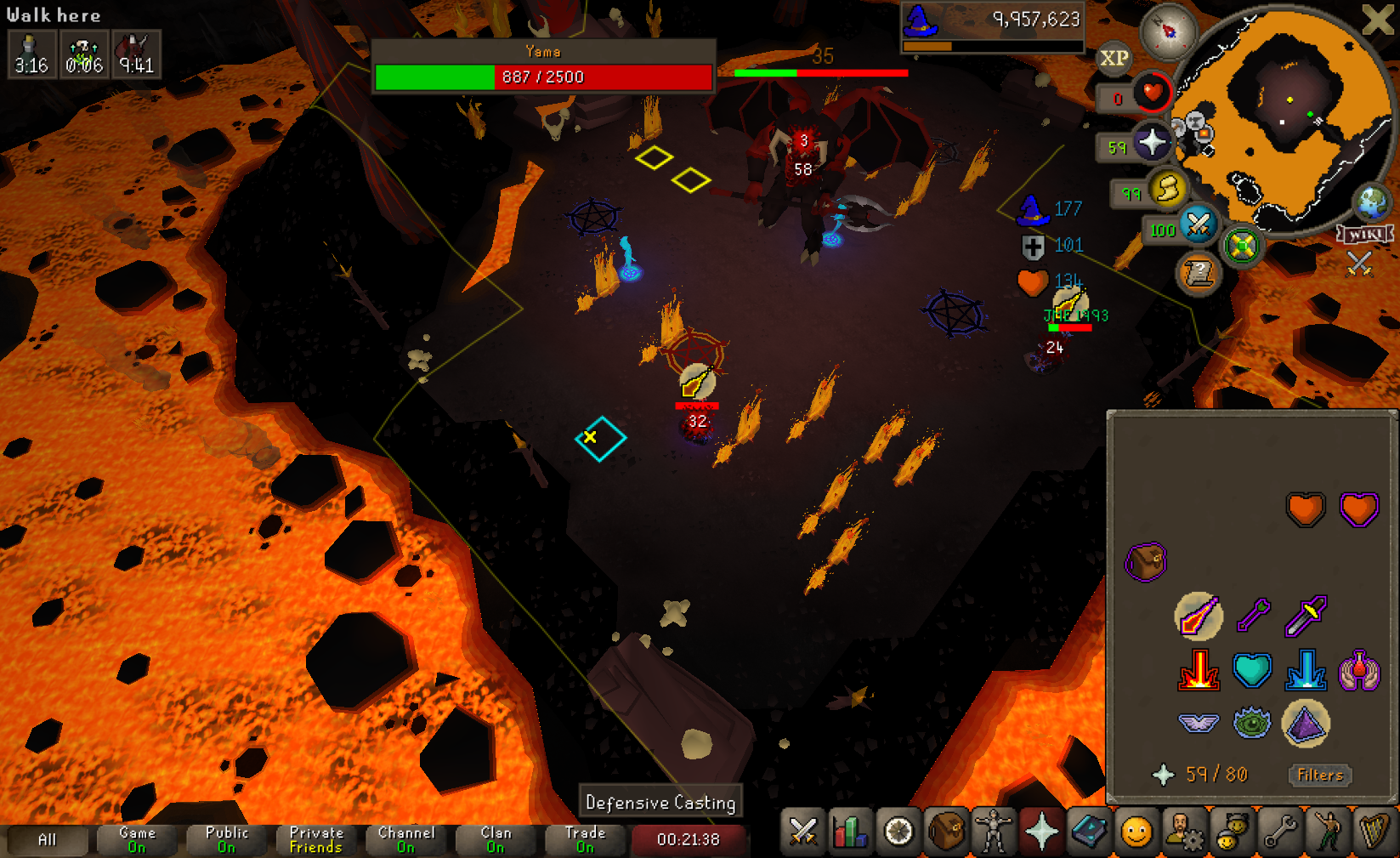Switch to the Skills tab

[850, 832]
